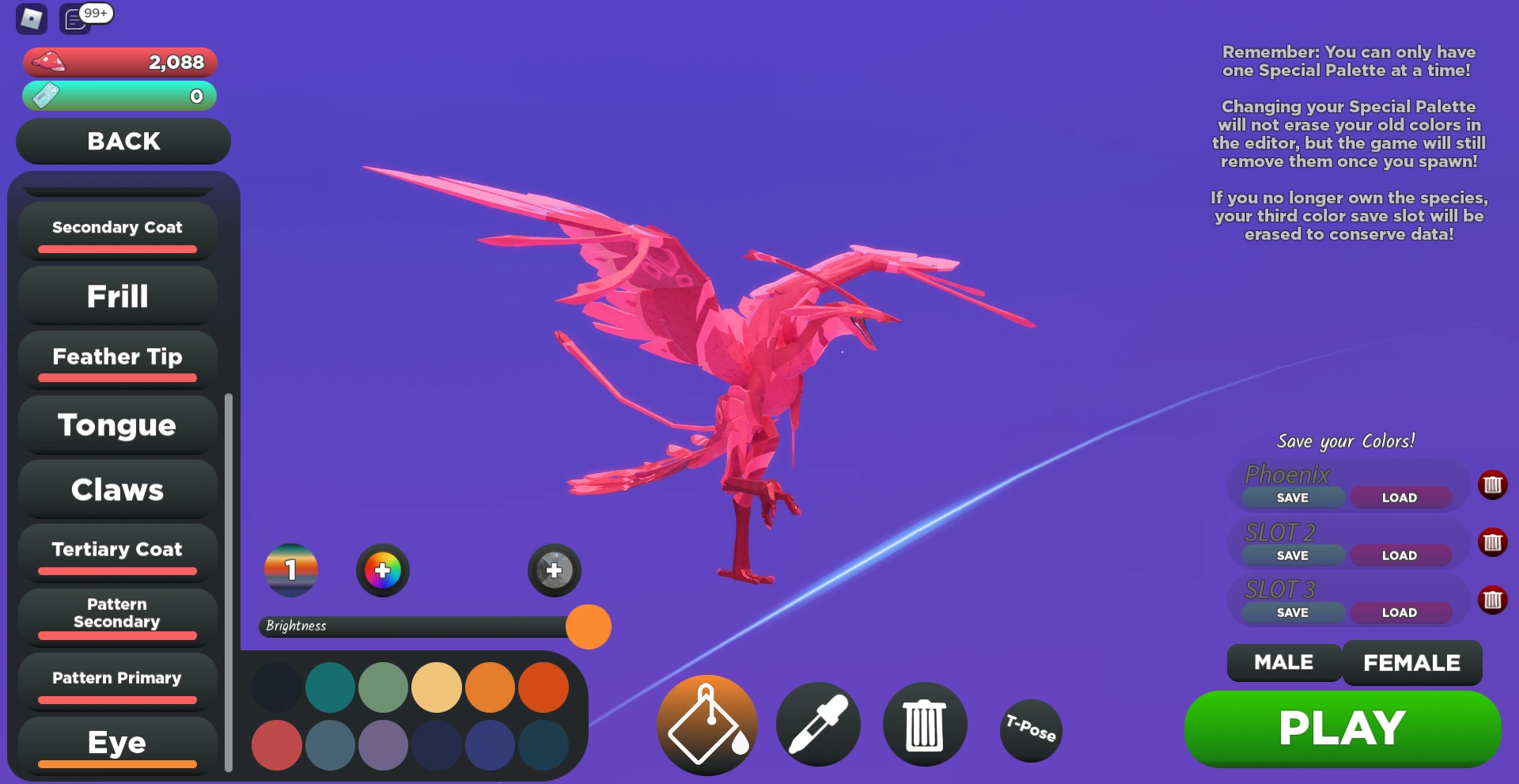Select the eyedropper color picker tool
The width and height of the screenshot is (1519, 784).
tap(818, 724)
